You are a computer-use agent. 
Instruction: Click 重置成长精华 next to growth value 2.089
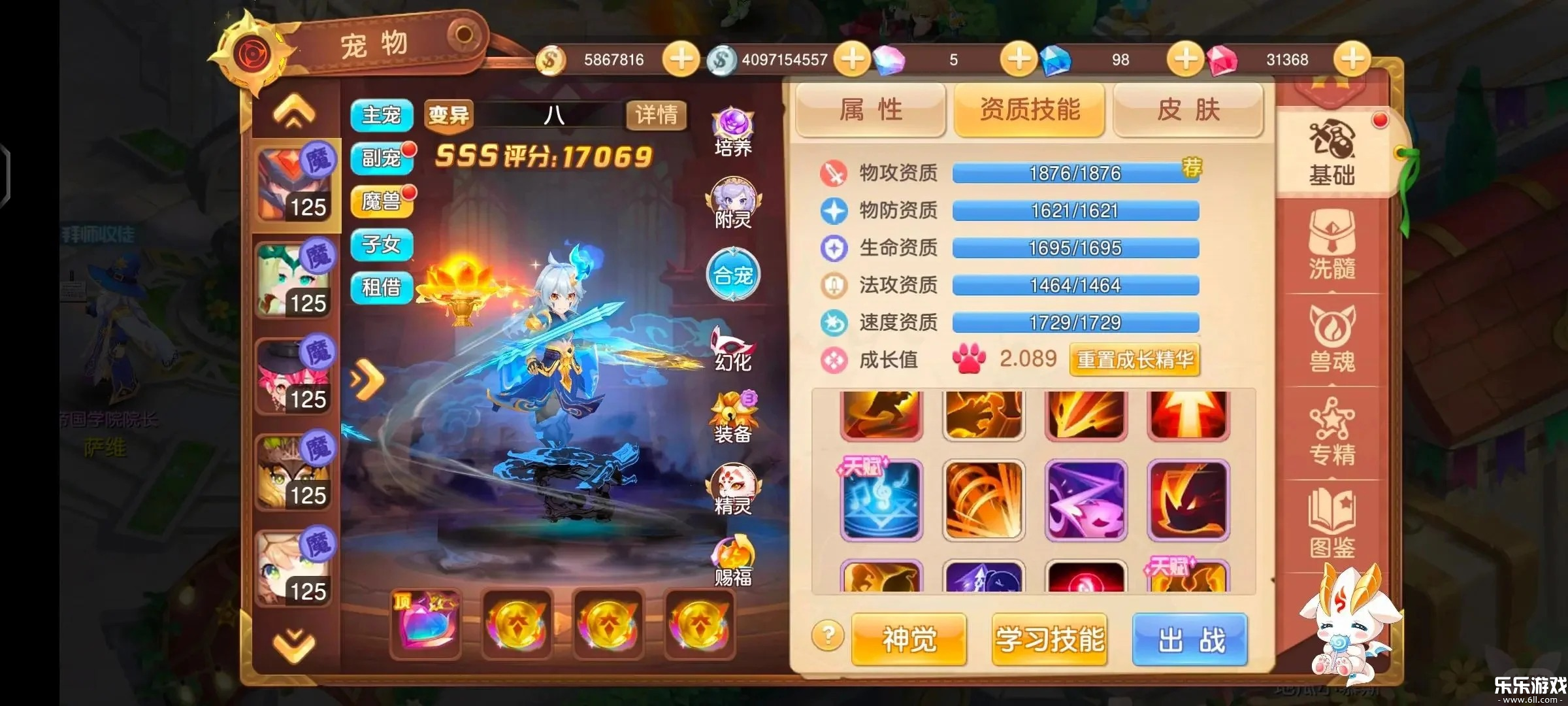pyautogui.click(x=1134, y=360)
